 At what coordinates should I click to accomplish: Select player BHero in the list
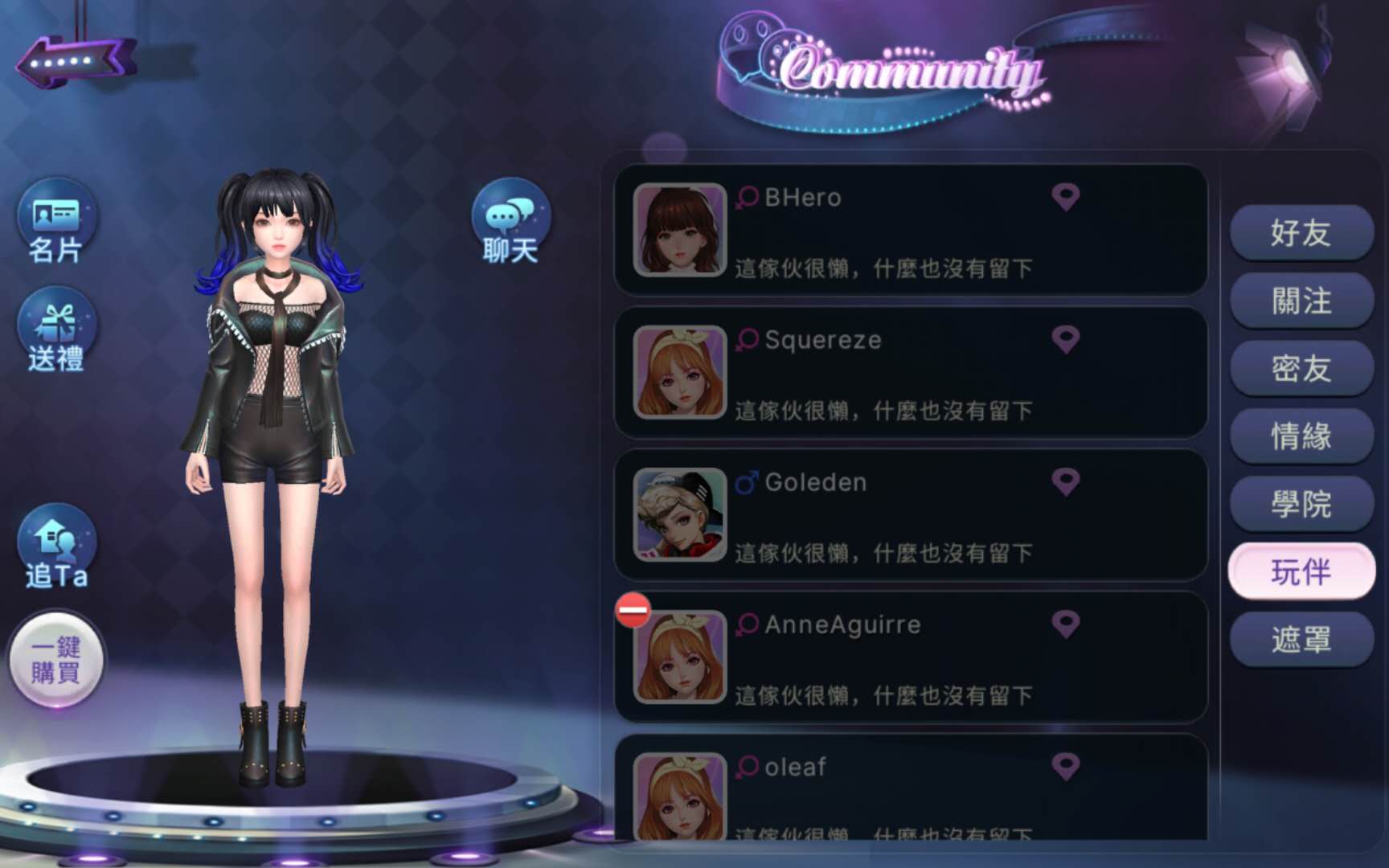pos(910,231)
